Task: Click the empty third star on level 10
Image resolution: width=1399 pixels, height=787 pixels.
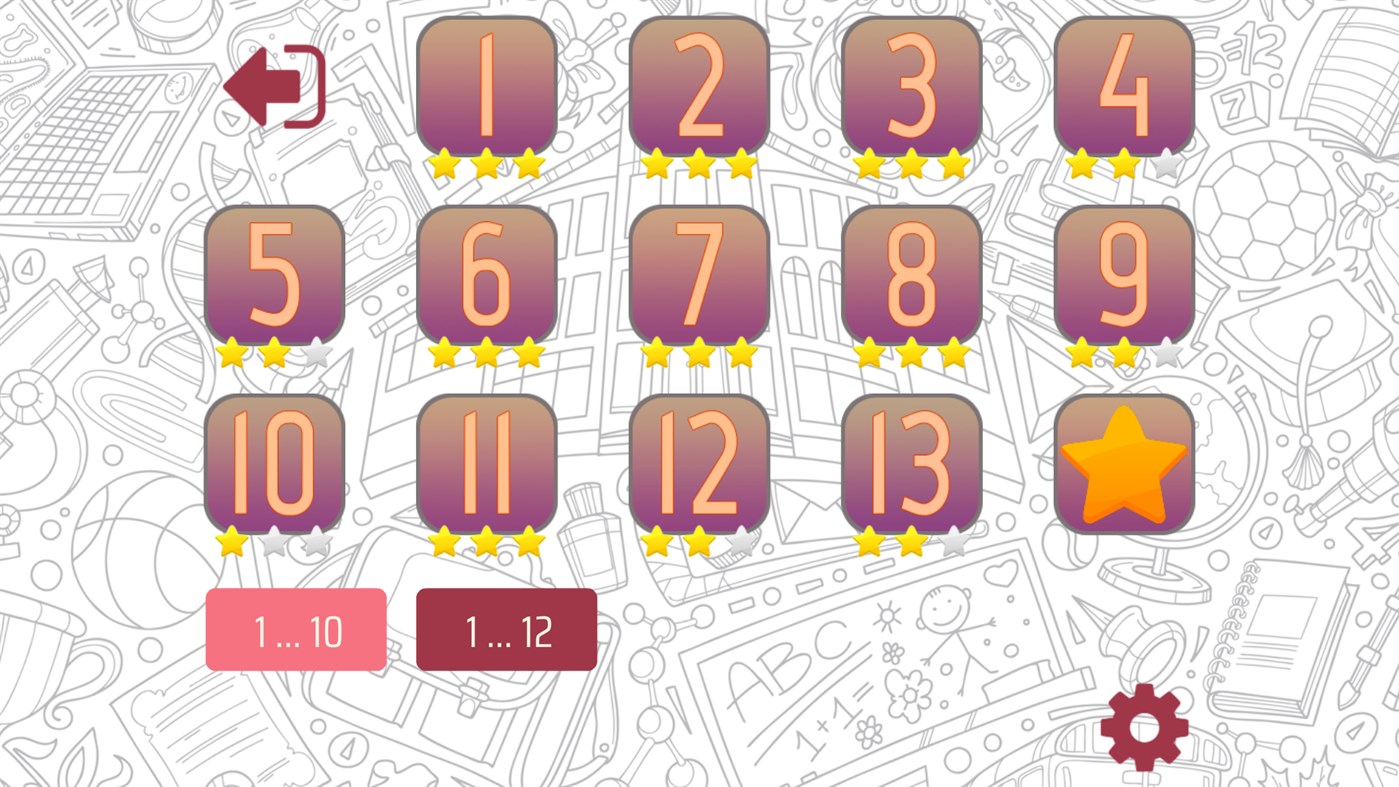Action: pos(315,543)
